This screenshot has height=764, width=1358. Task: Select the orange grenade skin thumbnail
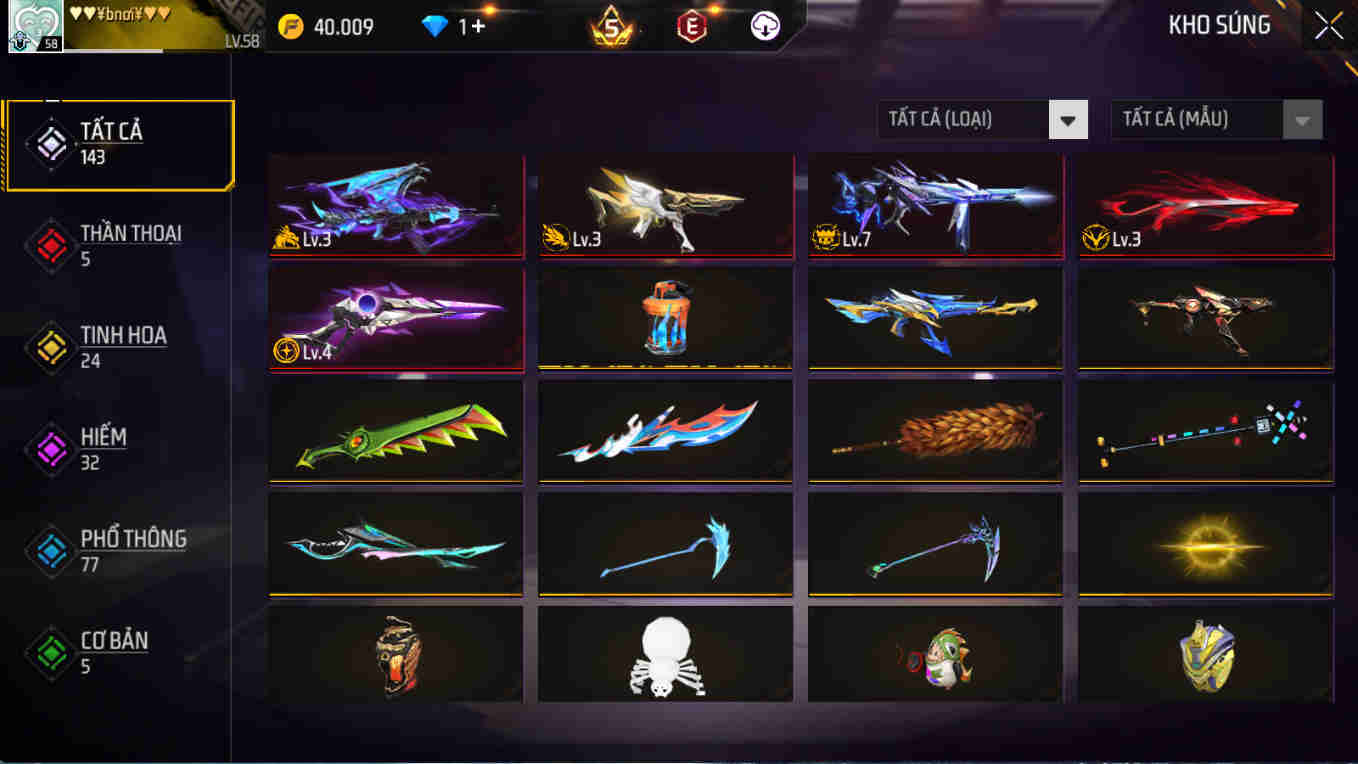click(665, 318)
